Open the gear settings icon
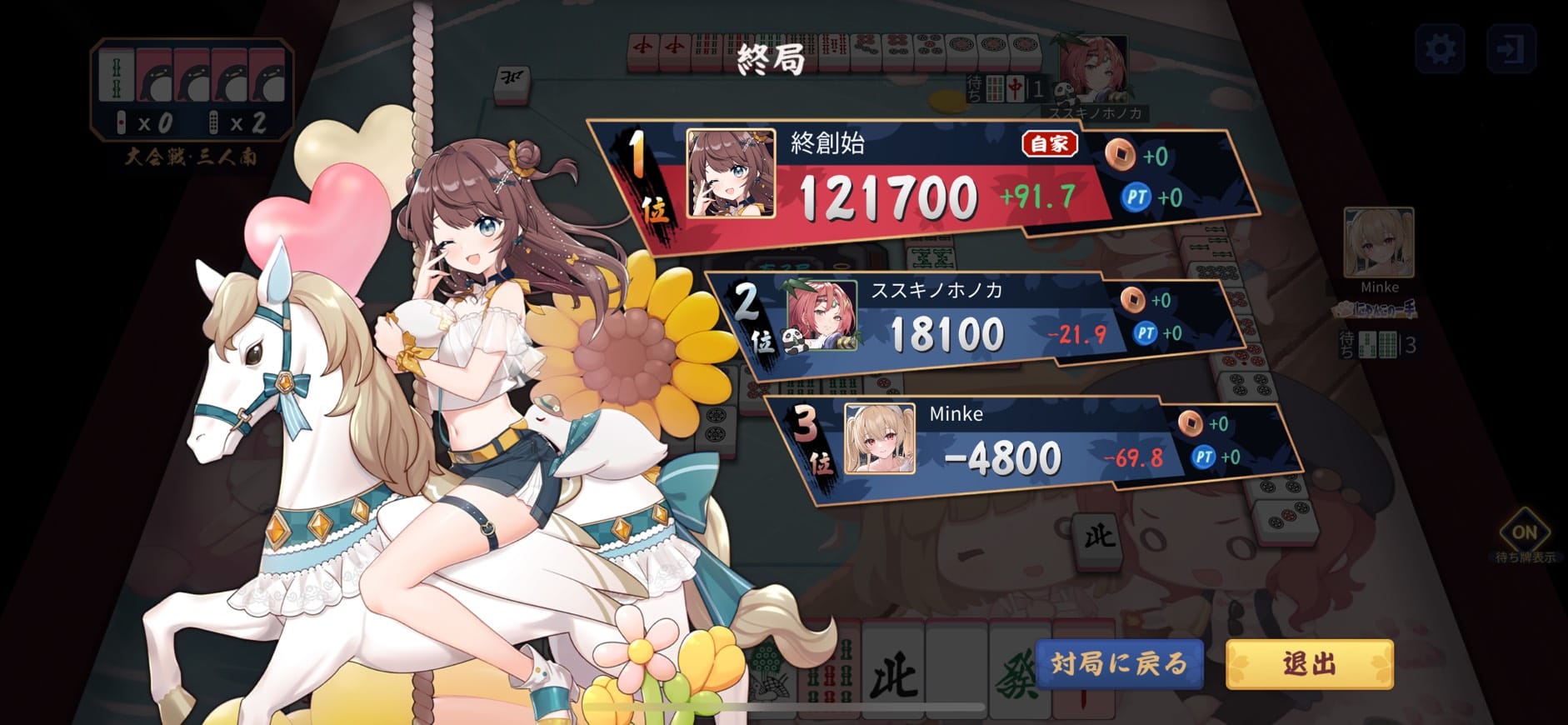The width and height of the screenshot is (1568, 725). click(1440, 49)
